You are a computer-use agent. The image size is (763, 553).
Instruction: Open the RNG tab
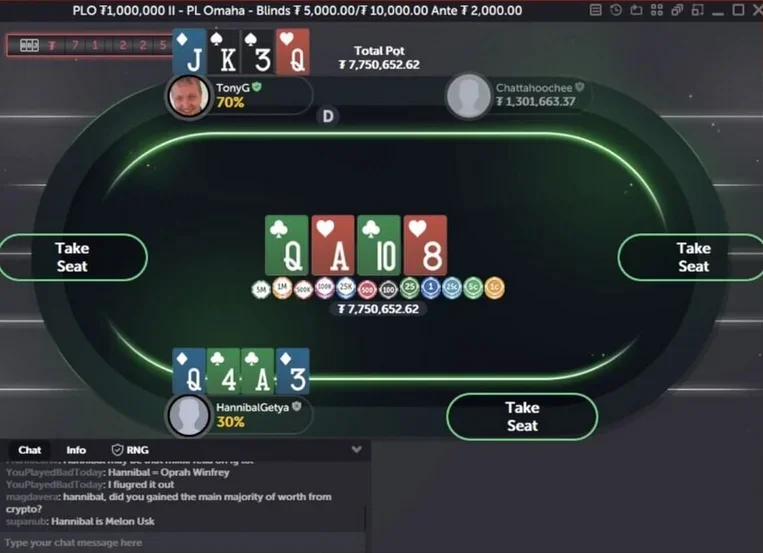(130, 450)
